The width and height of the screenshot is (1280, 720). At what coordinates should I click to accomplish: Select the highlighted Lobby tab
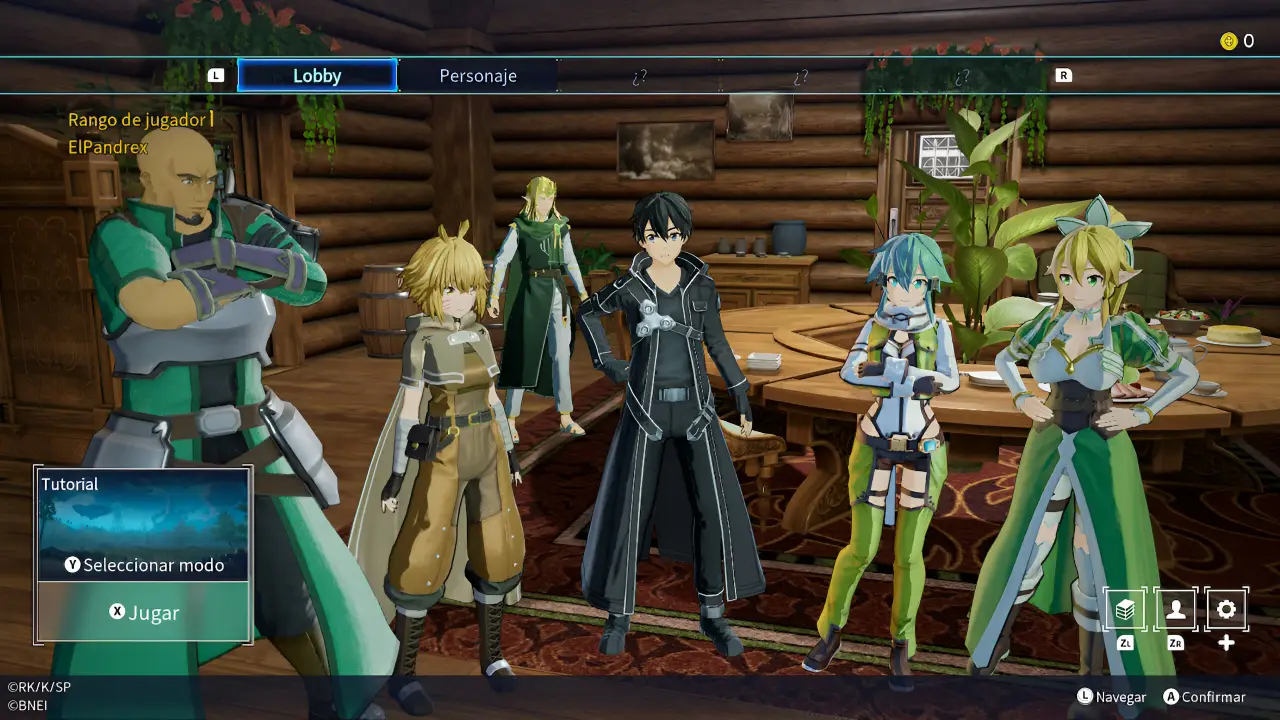point(317,75)
